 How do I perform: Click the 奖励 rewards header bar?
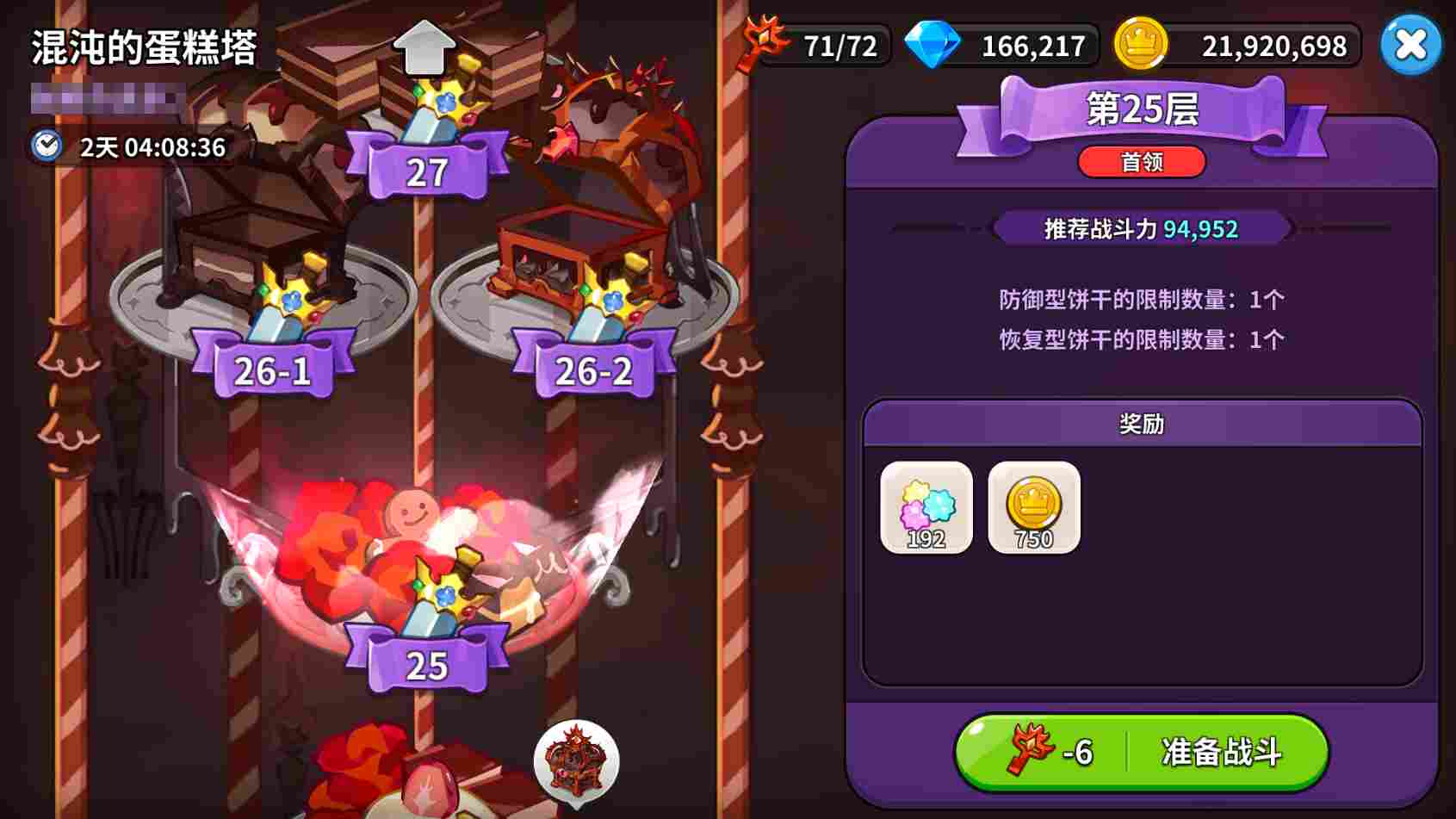pyautogui.click(x=1142, y=424)
